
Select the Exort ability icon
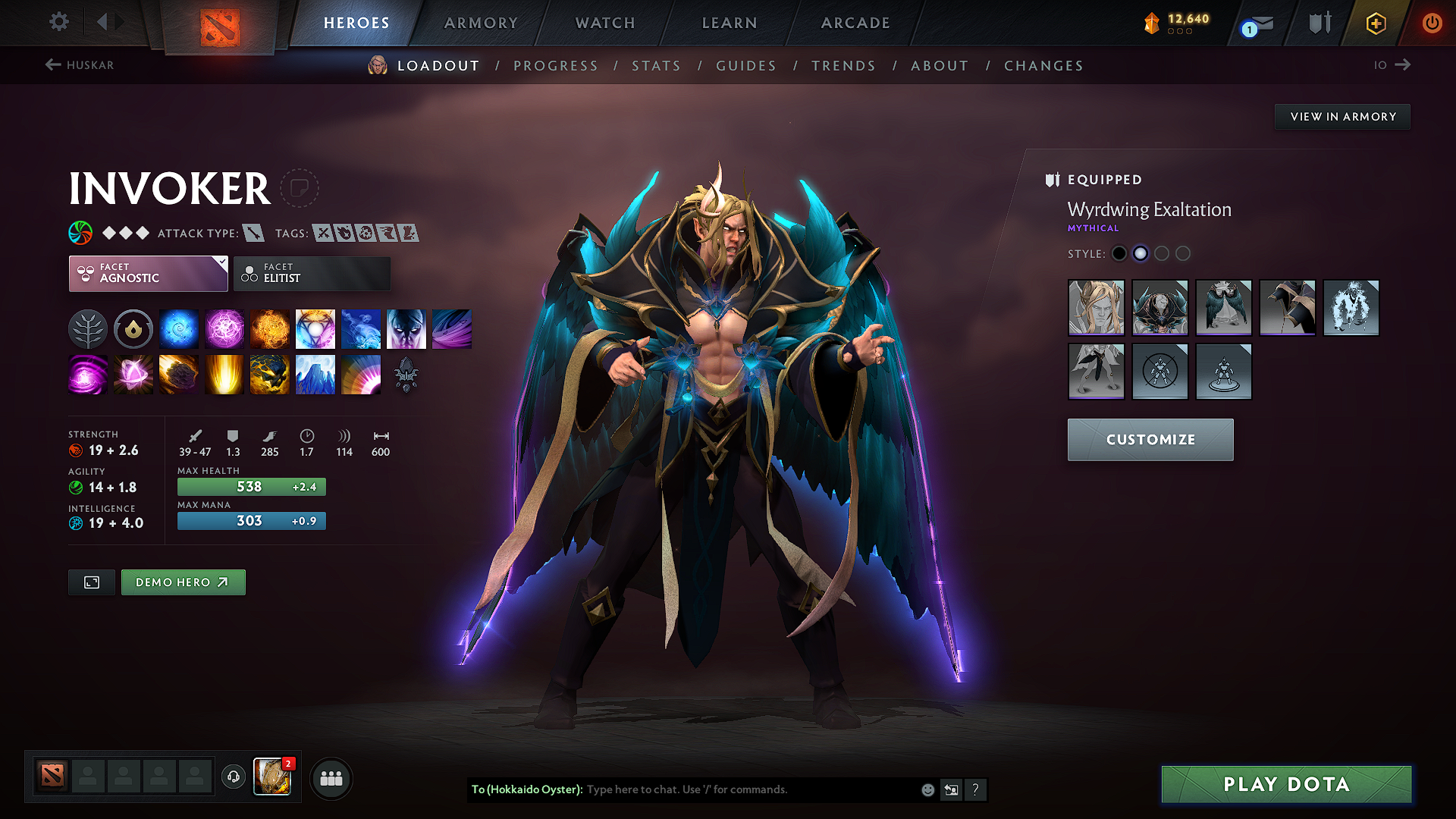270,328
